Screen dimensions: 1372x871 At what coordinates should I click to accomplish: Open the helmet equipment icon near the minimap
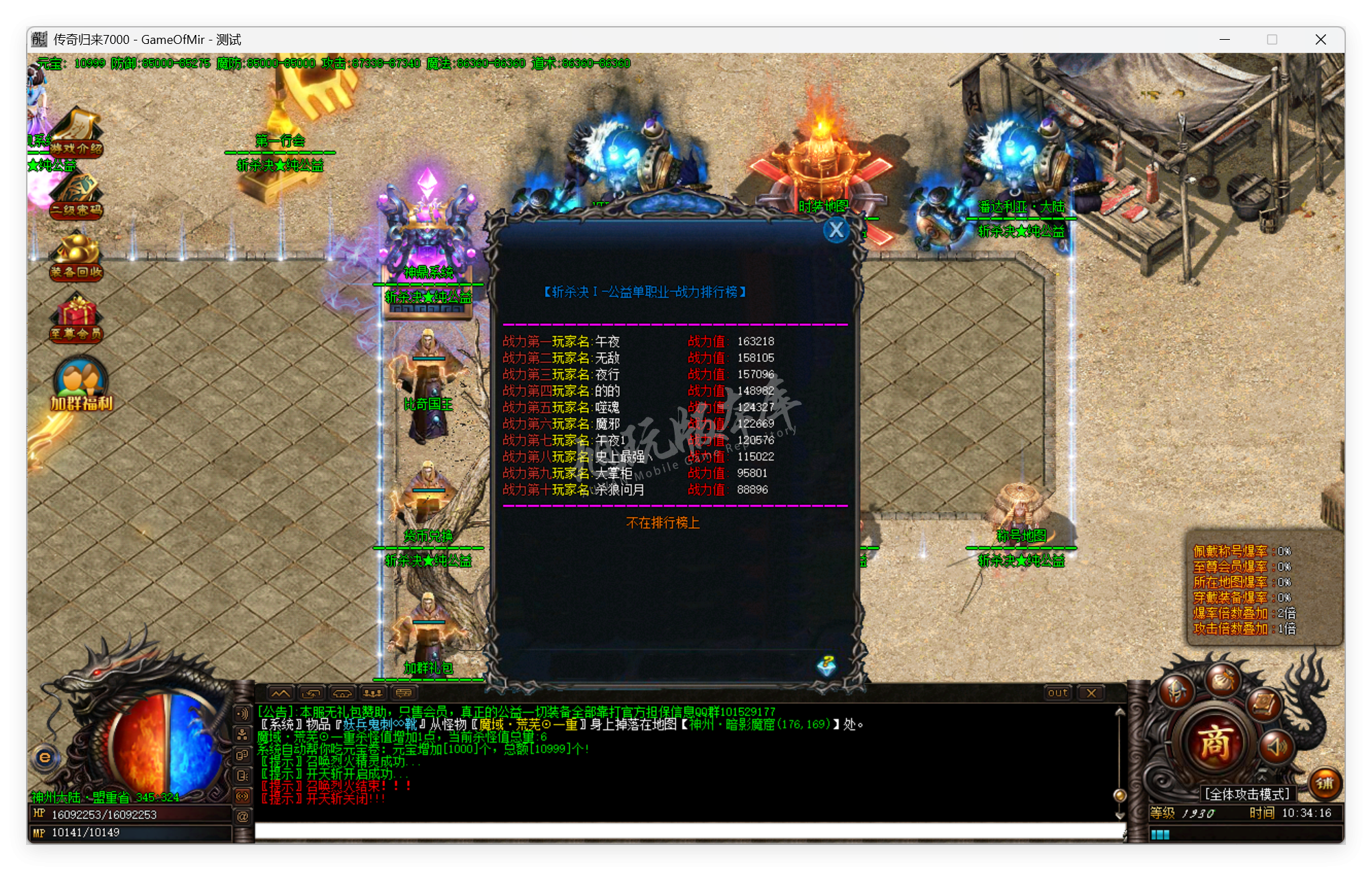pos(1176,693)
